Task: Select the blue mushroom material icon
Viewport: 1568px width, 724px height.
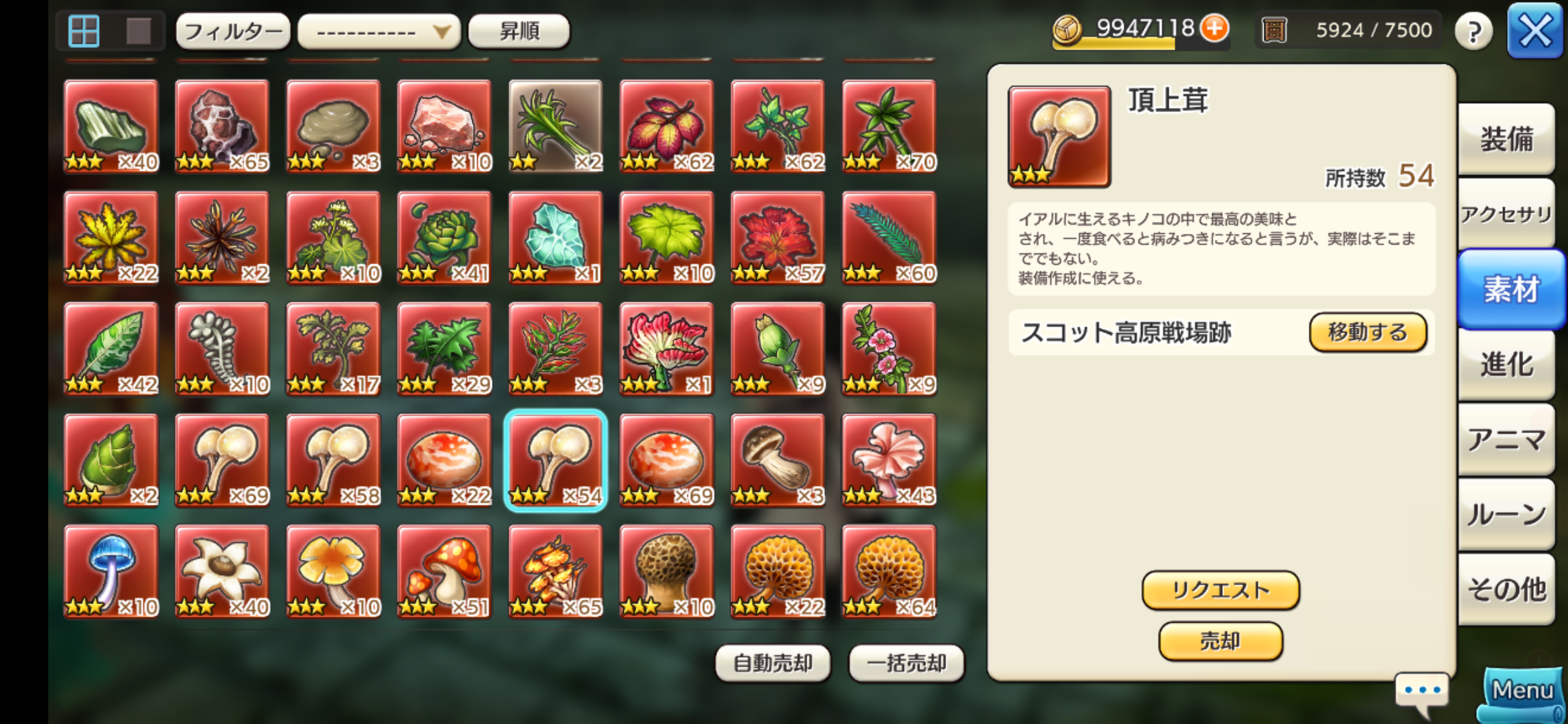Action: tap(111, 572)
